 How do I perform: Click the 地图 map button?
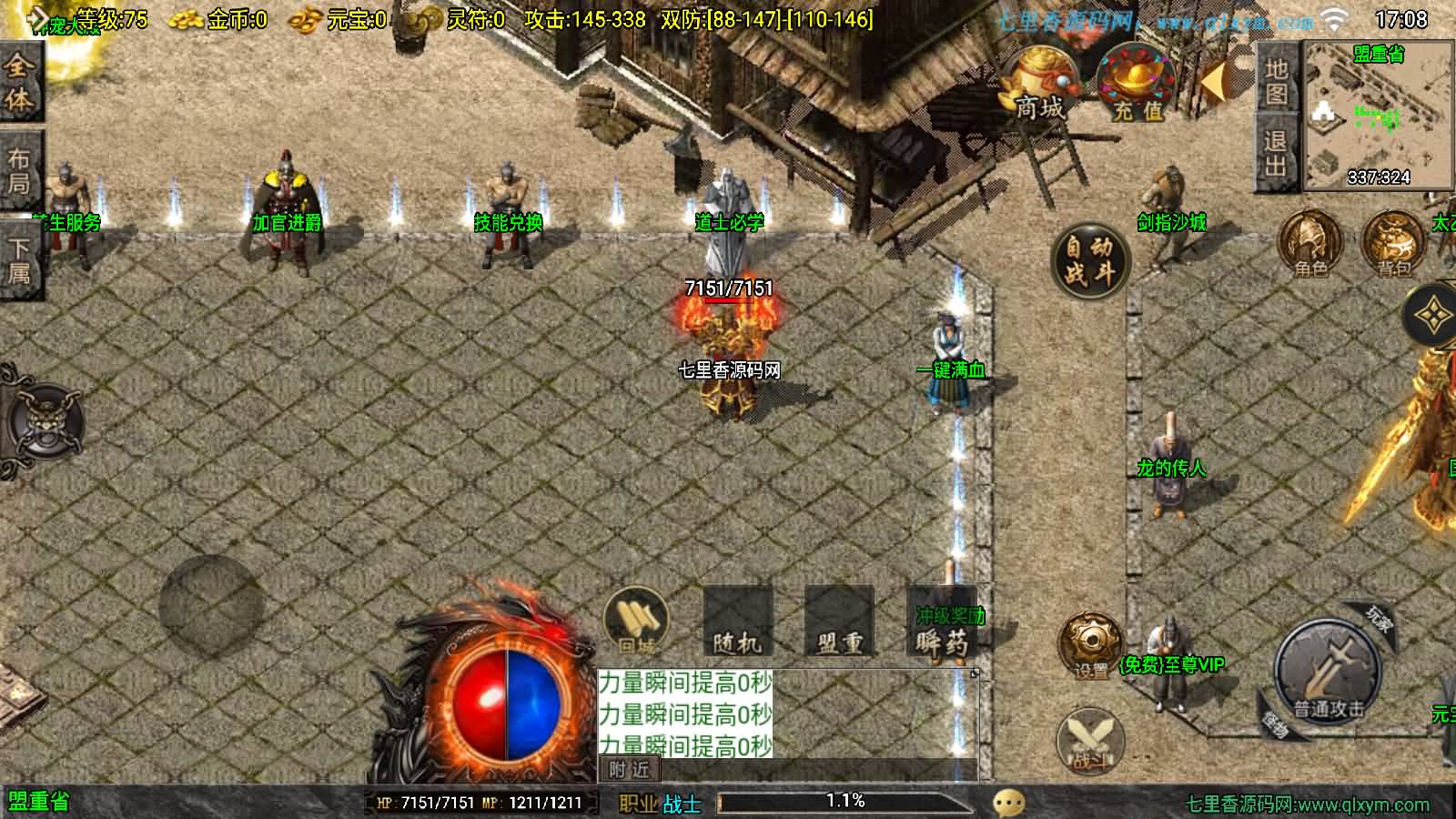1276,80
